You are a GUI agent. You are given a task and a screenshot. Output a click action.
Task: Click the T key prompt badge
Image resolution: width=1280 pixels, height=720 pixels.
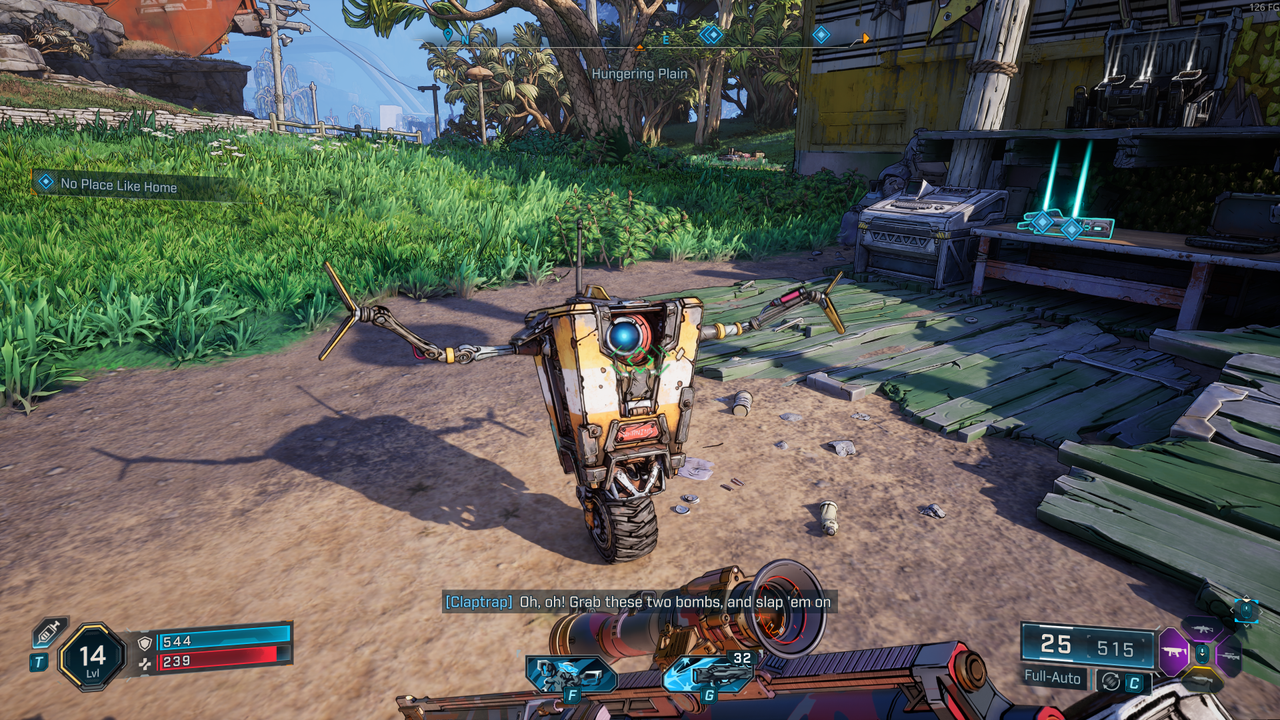[x=38, y=660]
